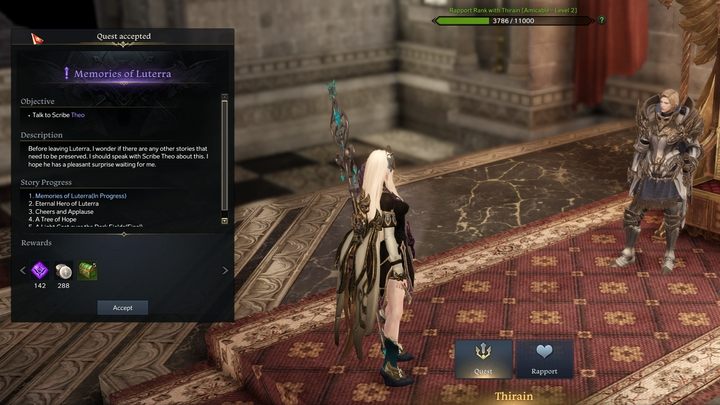Accept the Memories of Luterra quest

(x=122, y=308)
